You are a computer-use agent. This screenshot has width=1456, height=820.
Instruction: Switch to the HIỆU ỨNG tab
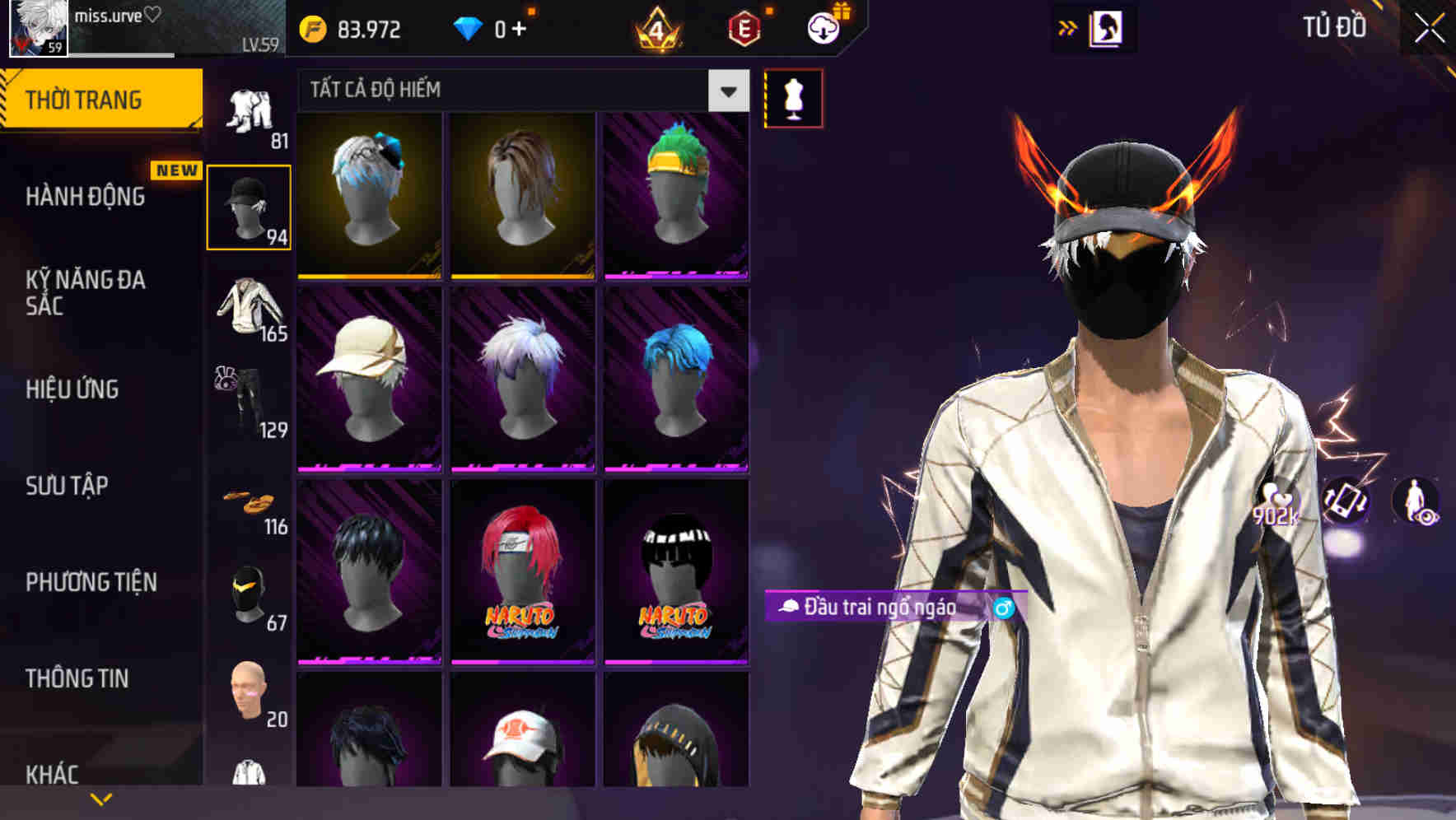tap(71, 389)
